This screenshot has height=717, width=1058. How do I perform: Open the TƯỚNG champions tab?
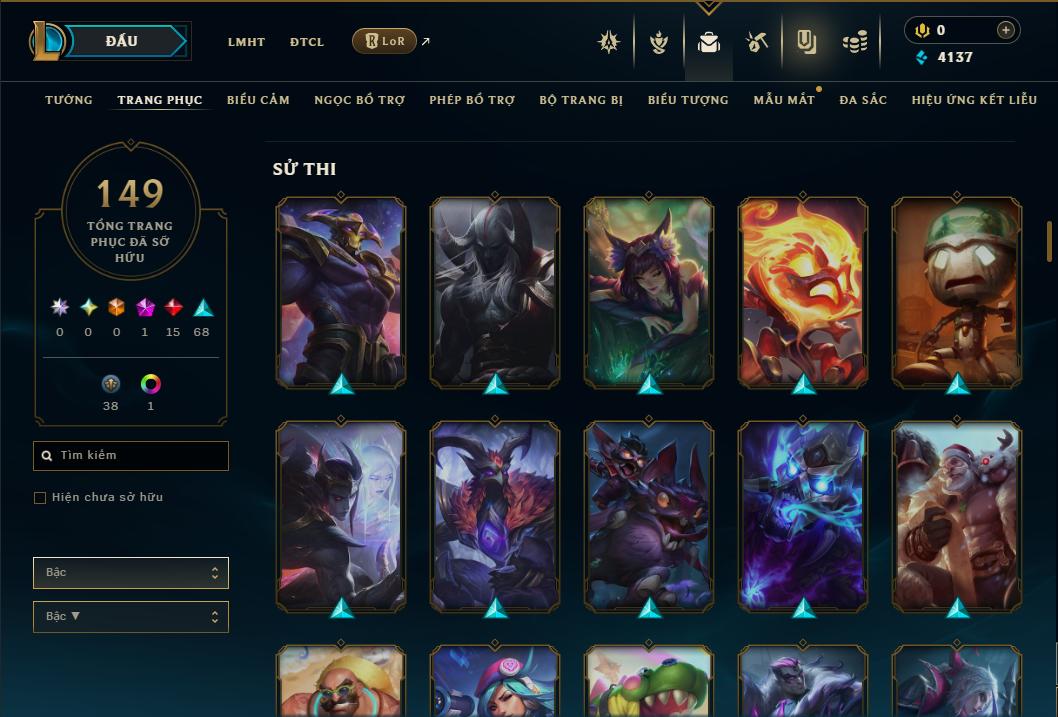69,100
